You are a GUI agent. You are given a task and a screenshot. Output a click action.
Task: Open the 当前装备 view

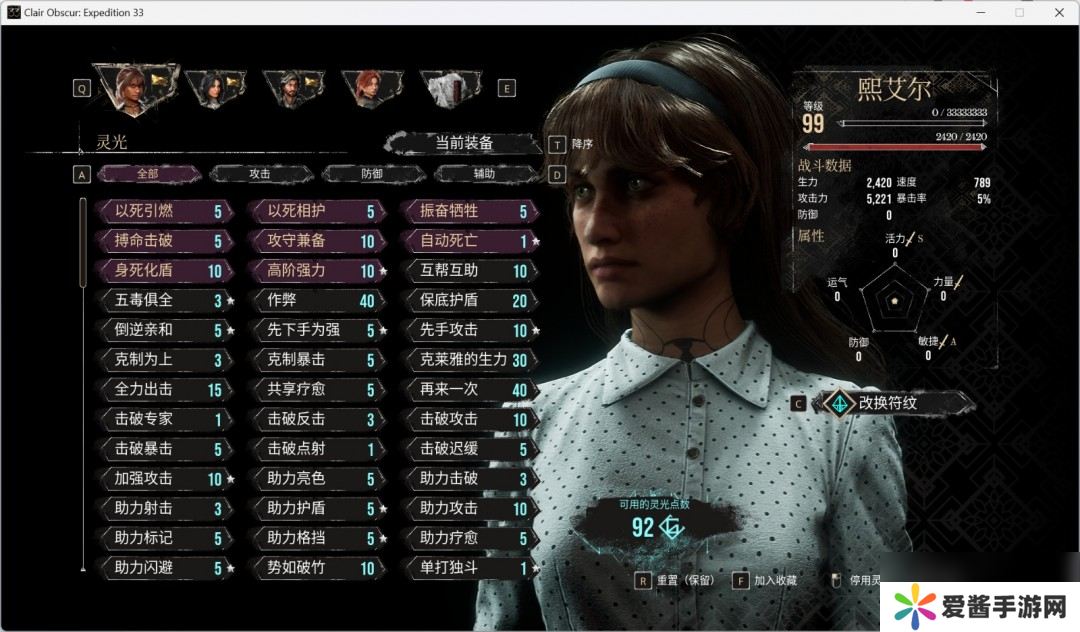click(464, 143)
